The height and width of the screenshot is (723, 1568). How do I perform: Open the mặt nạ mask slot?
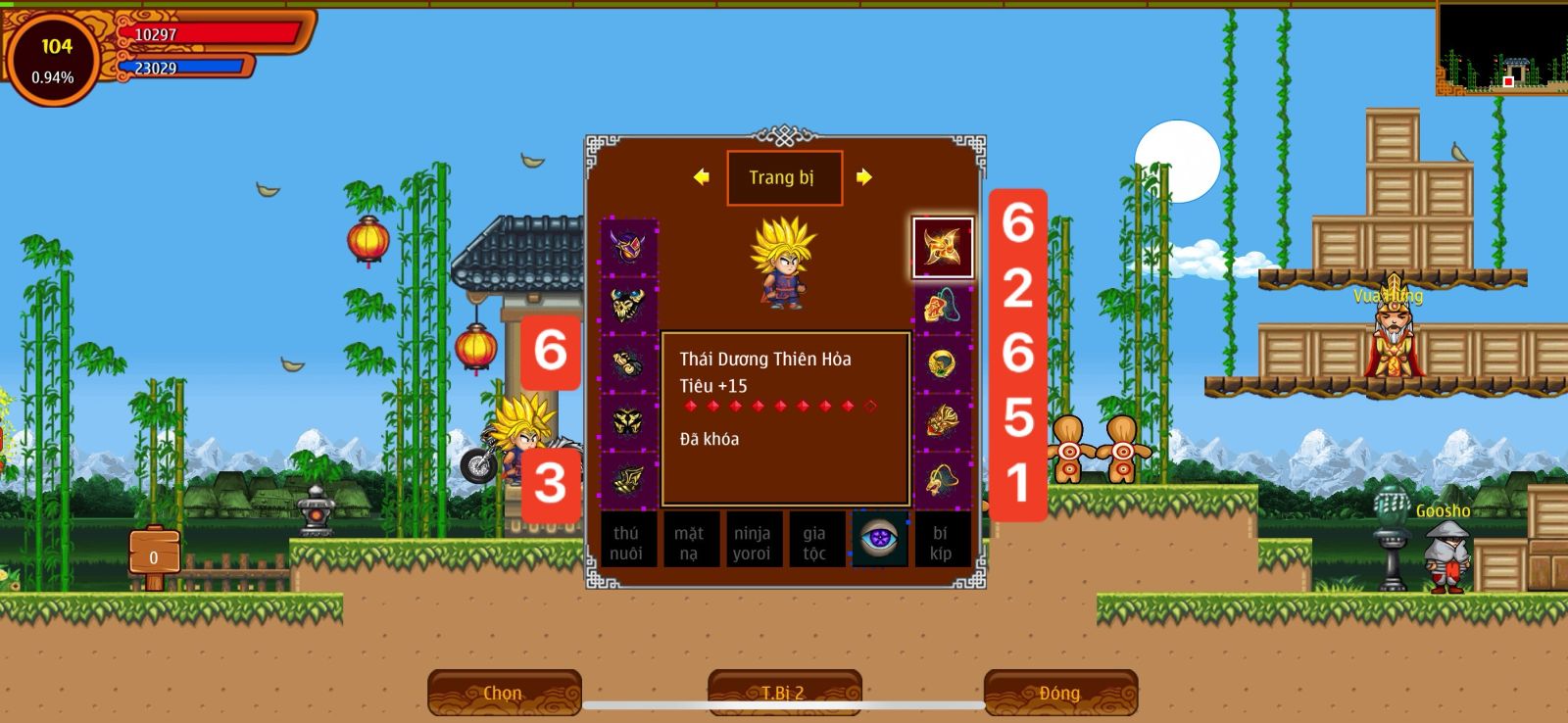tap(690, 540)
